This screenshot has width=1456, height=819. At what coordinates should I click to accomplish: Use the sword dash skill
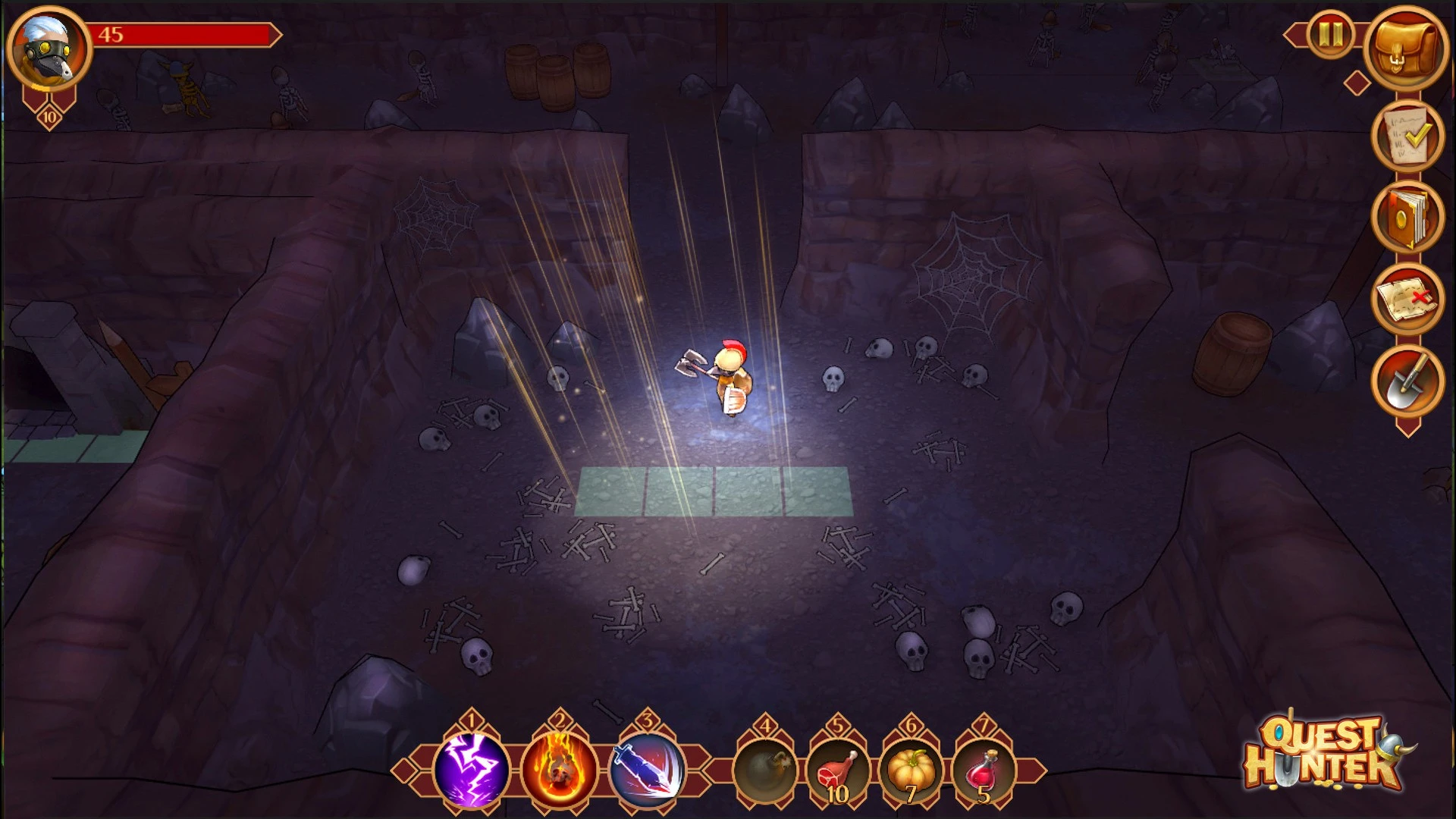tap(647, 770)
